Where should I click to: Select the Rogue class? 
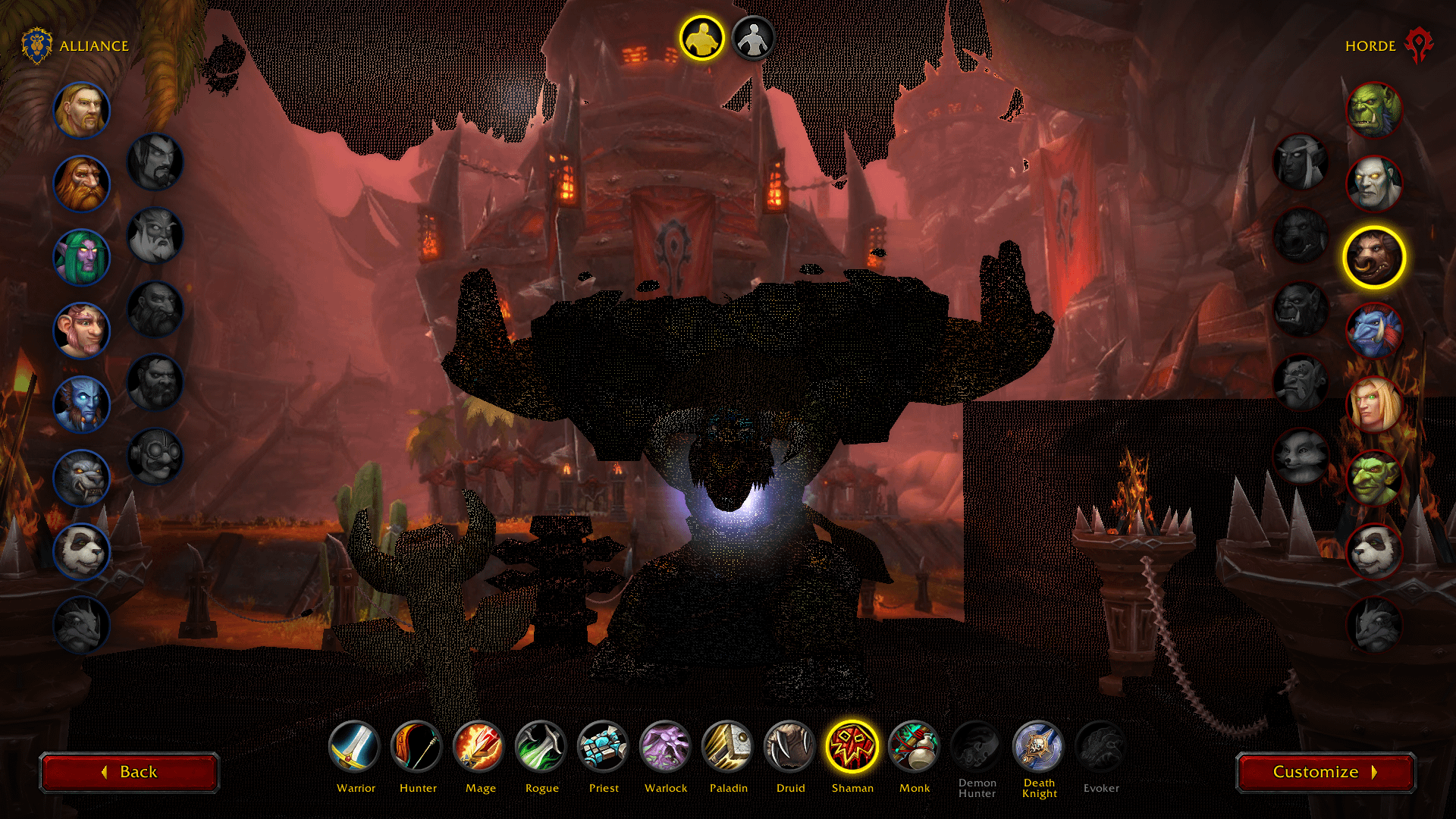(x=541, y=746)
